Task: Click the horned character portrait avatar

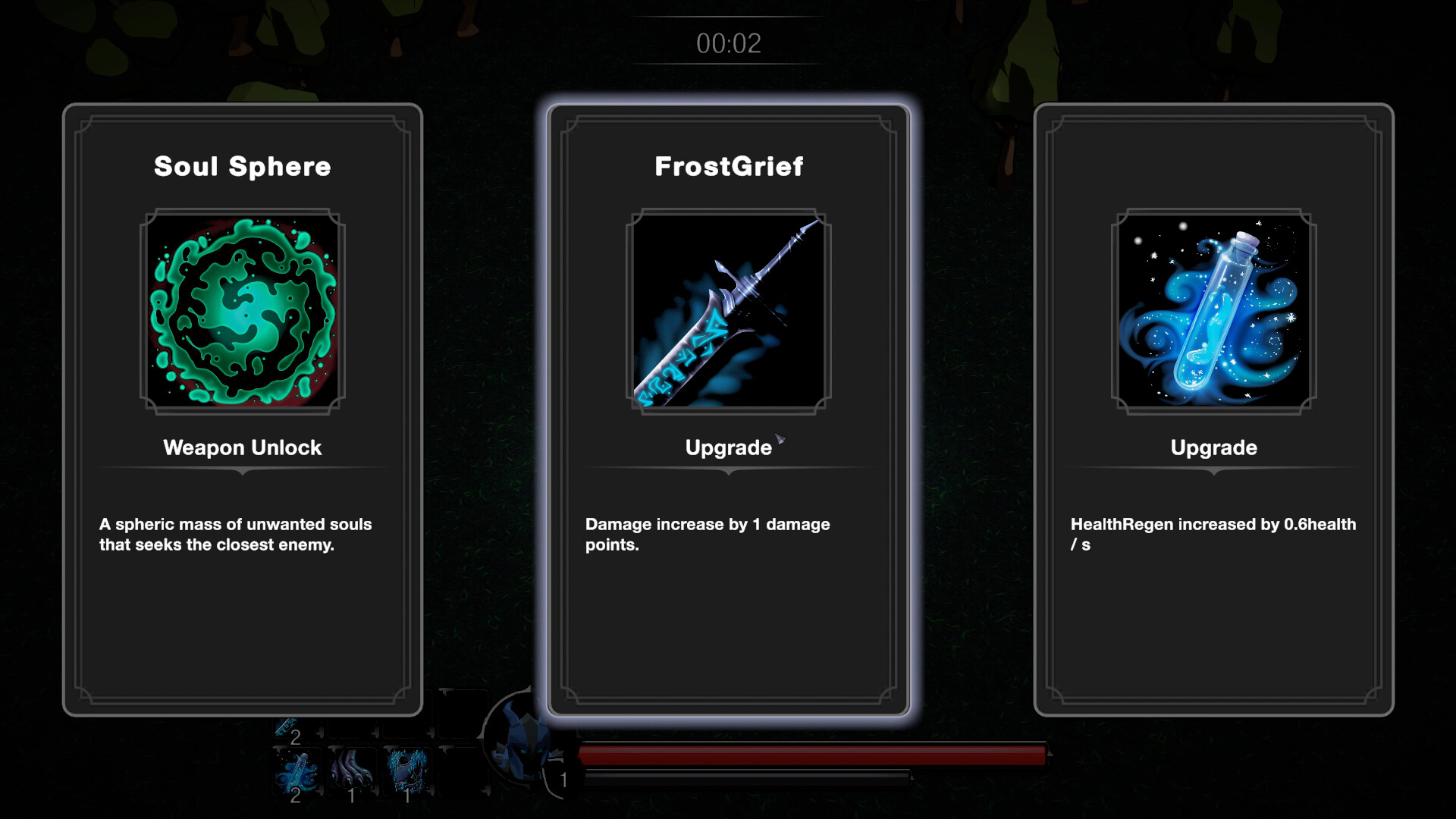Action: coord(526,747)
